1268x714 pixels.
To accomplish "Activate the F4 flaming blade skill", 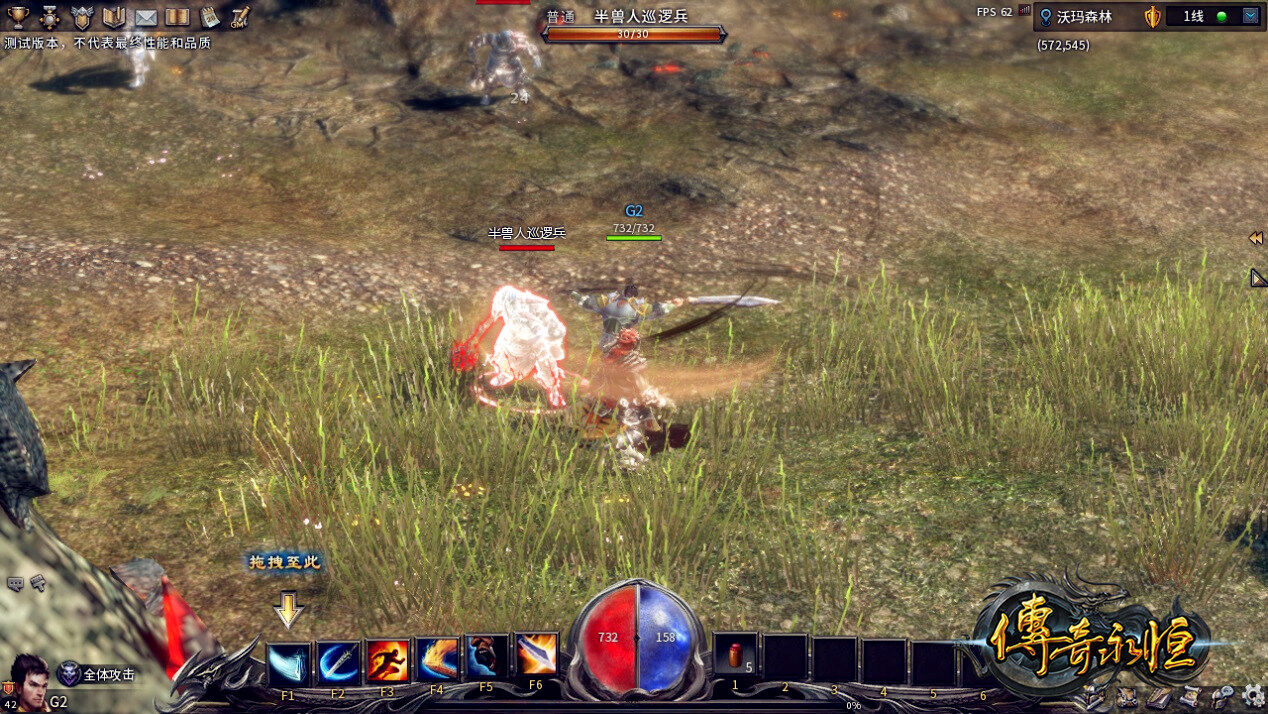I will pyautogui.click(x=437, y=661).
